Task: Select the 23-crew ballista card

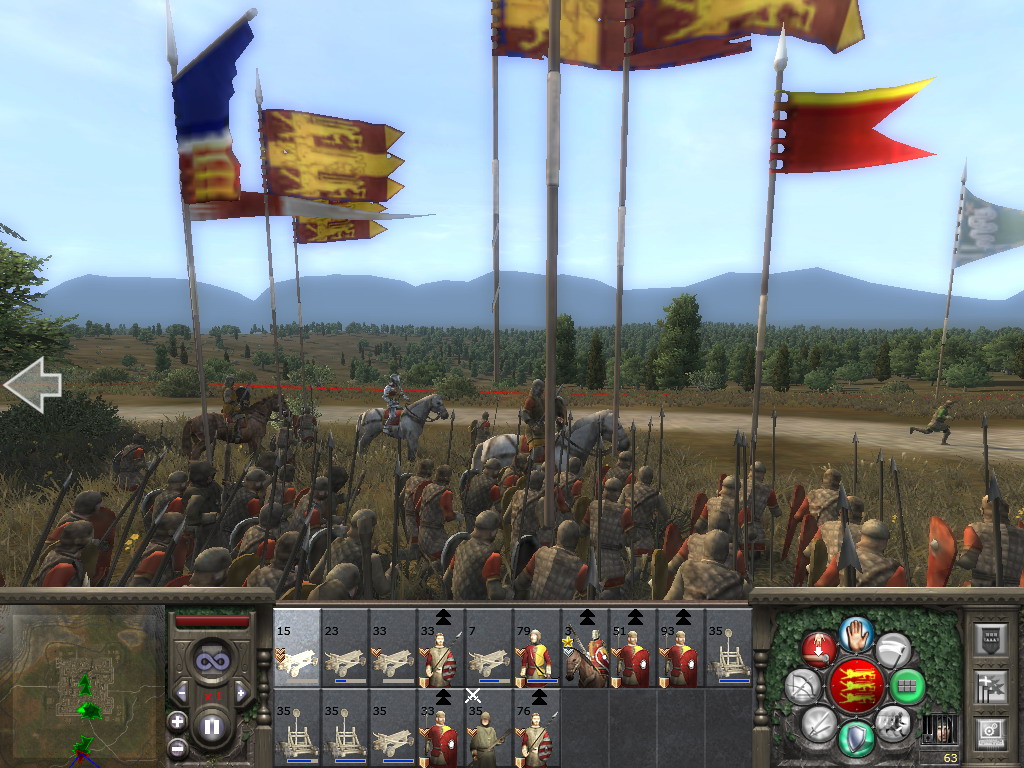Action: 345,648
